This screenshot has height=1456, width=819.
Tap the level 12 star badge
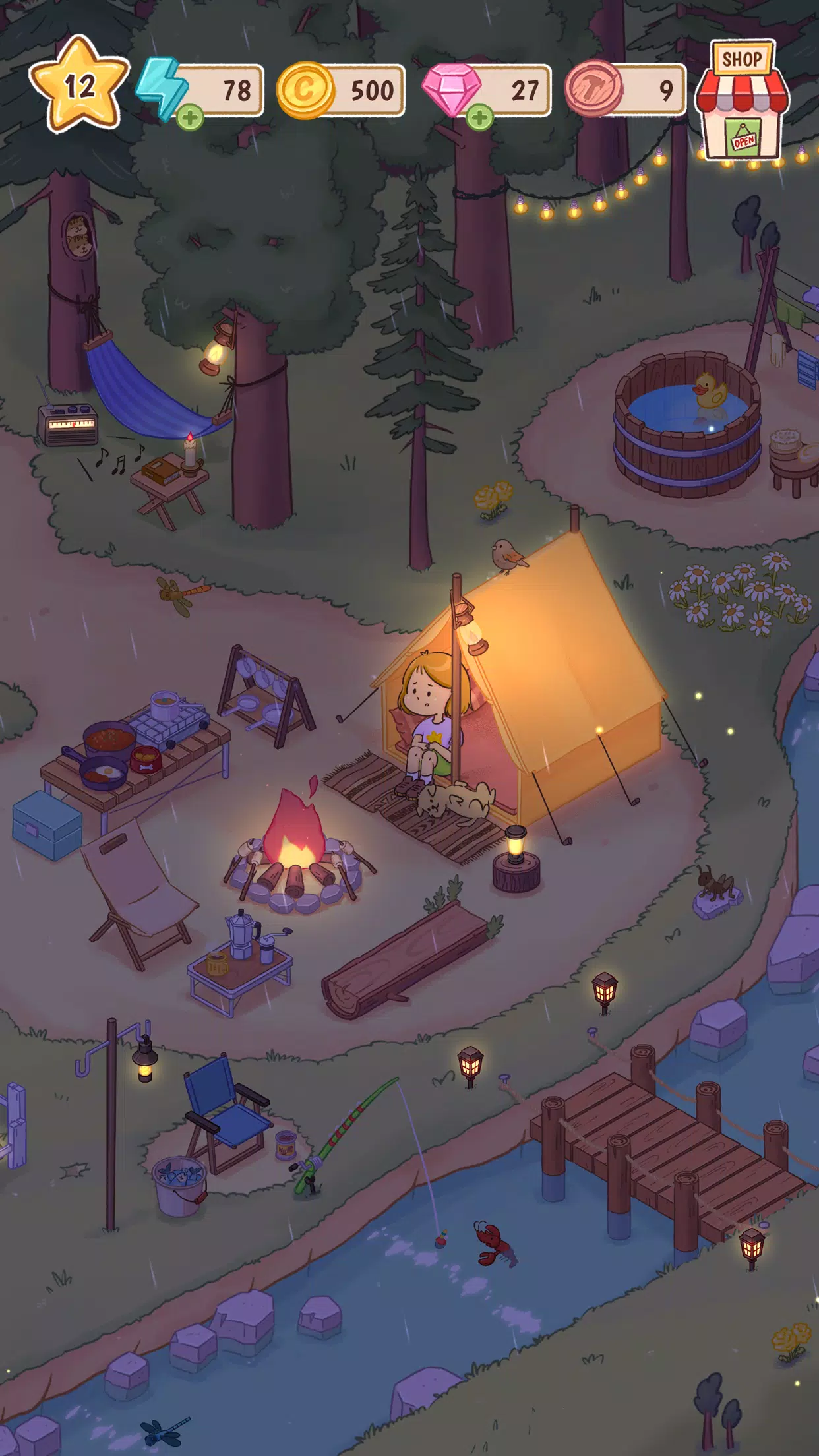click(x=78, y=86)
